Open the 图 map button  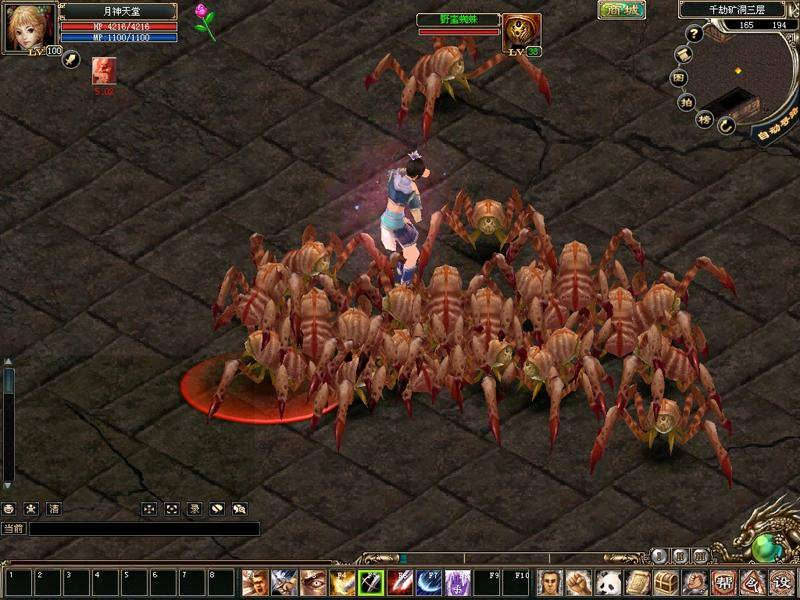(677, 75)
